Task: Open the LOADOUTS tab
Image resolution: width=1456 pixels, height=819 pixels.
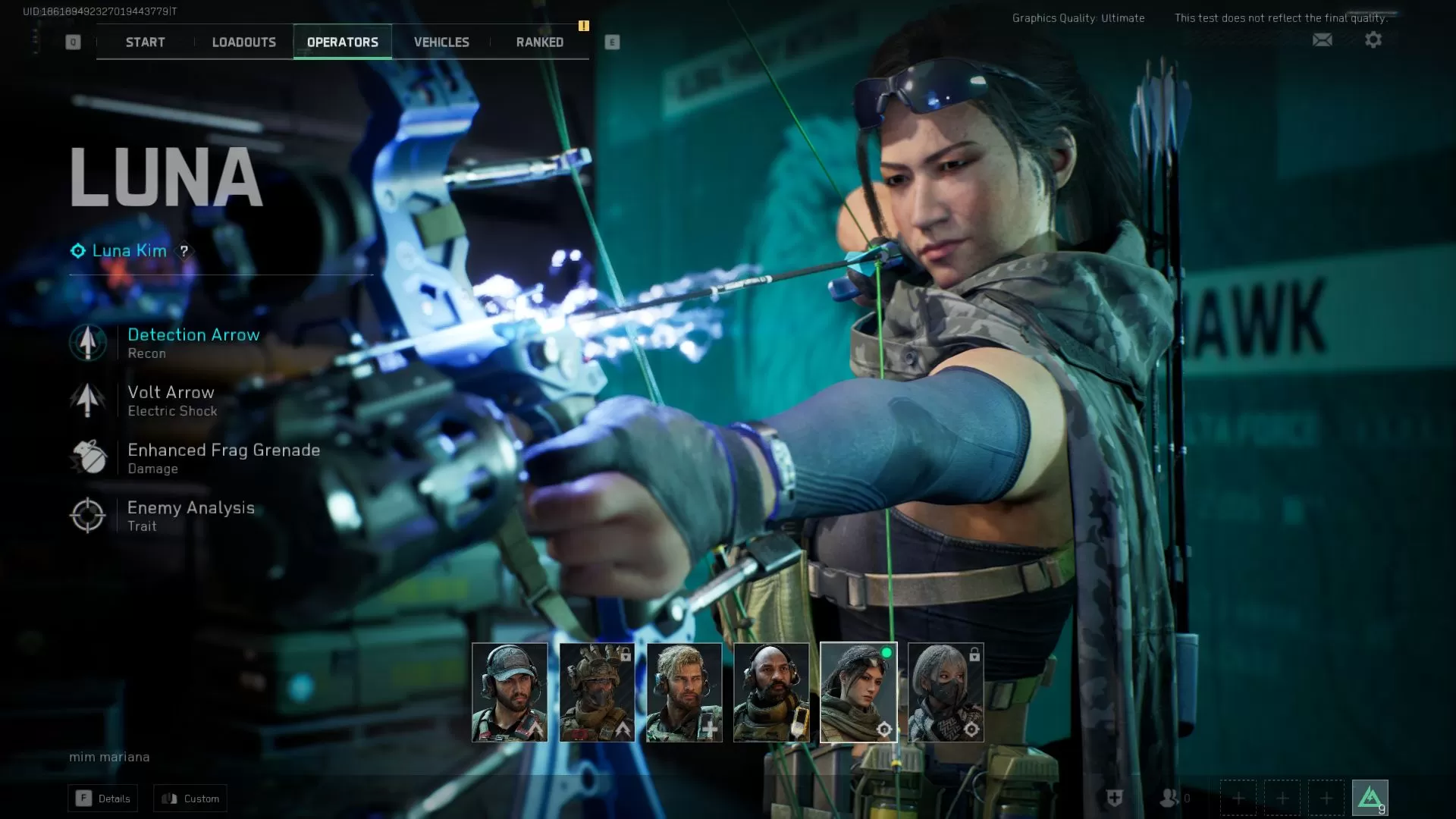Action: (x=243, y=42)
